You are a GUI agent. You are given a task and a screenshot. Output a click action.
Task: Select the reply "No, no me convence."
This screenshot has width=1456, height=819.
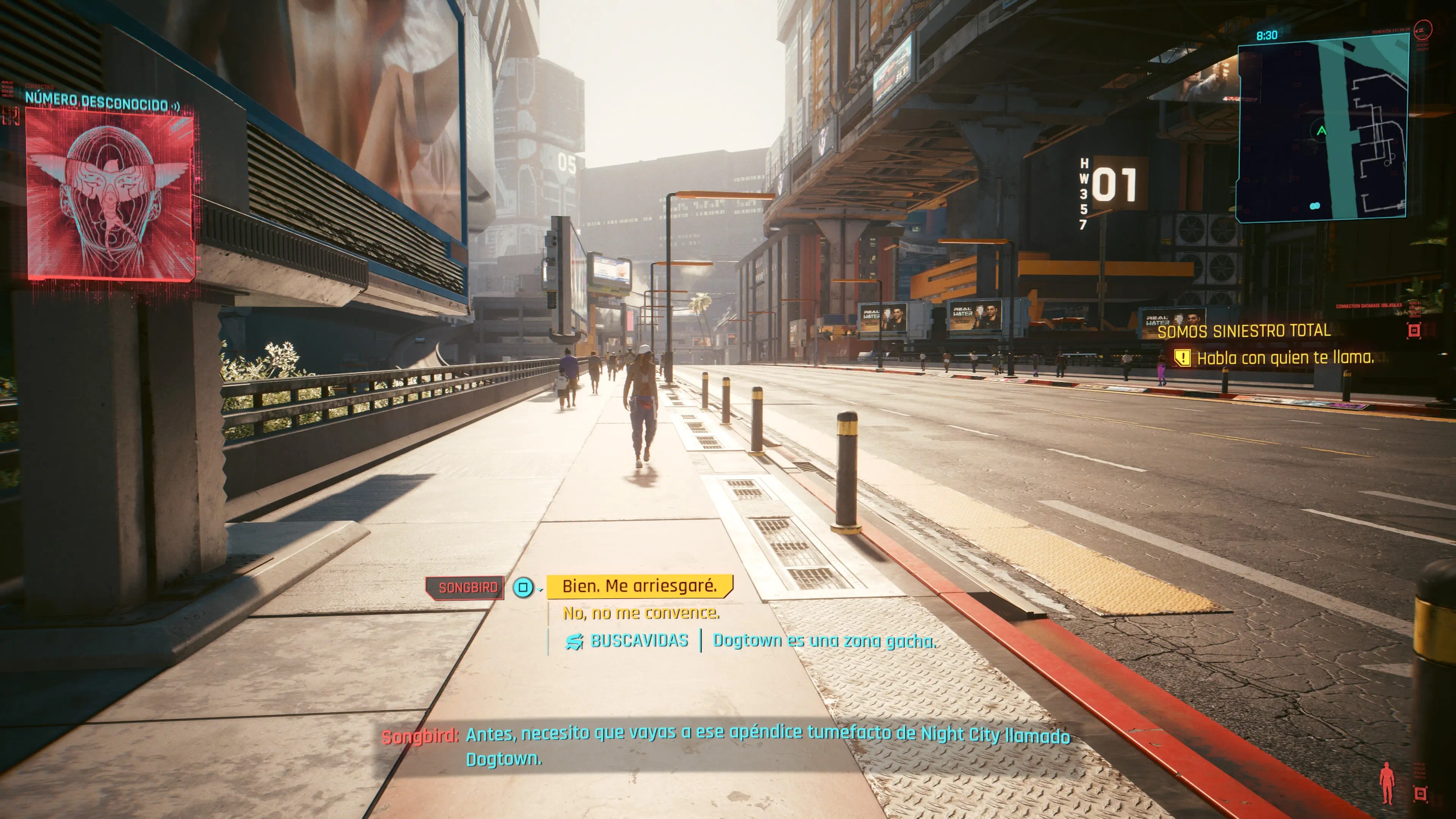641,613
